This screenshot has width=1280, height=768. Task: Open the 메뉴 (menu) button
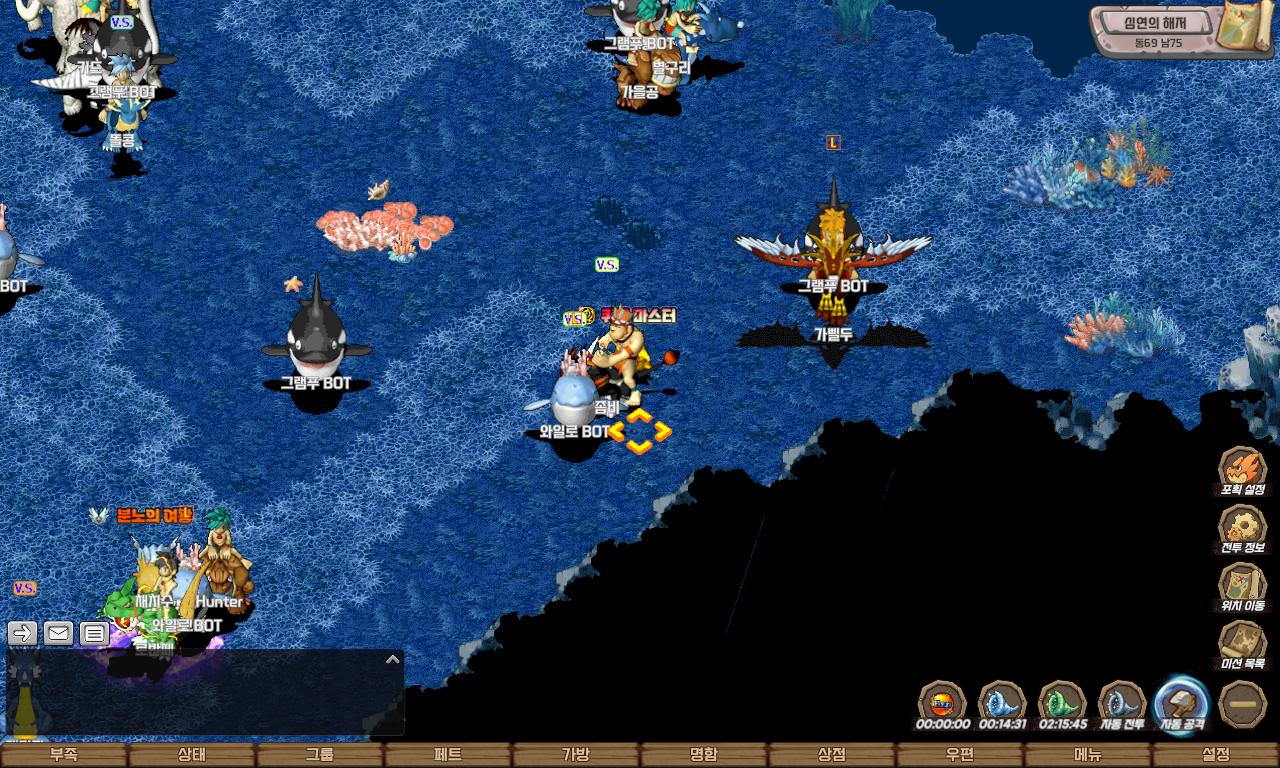1088,755
